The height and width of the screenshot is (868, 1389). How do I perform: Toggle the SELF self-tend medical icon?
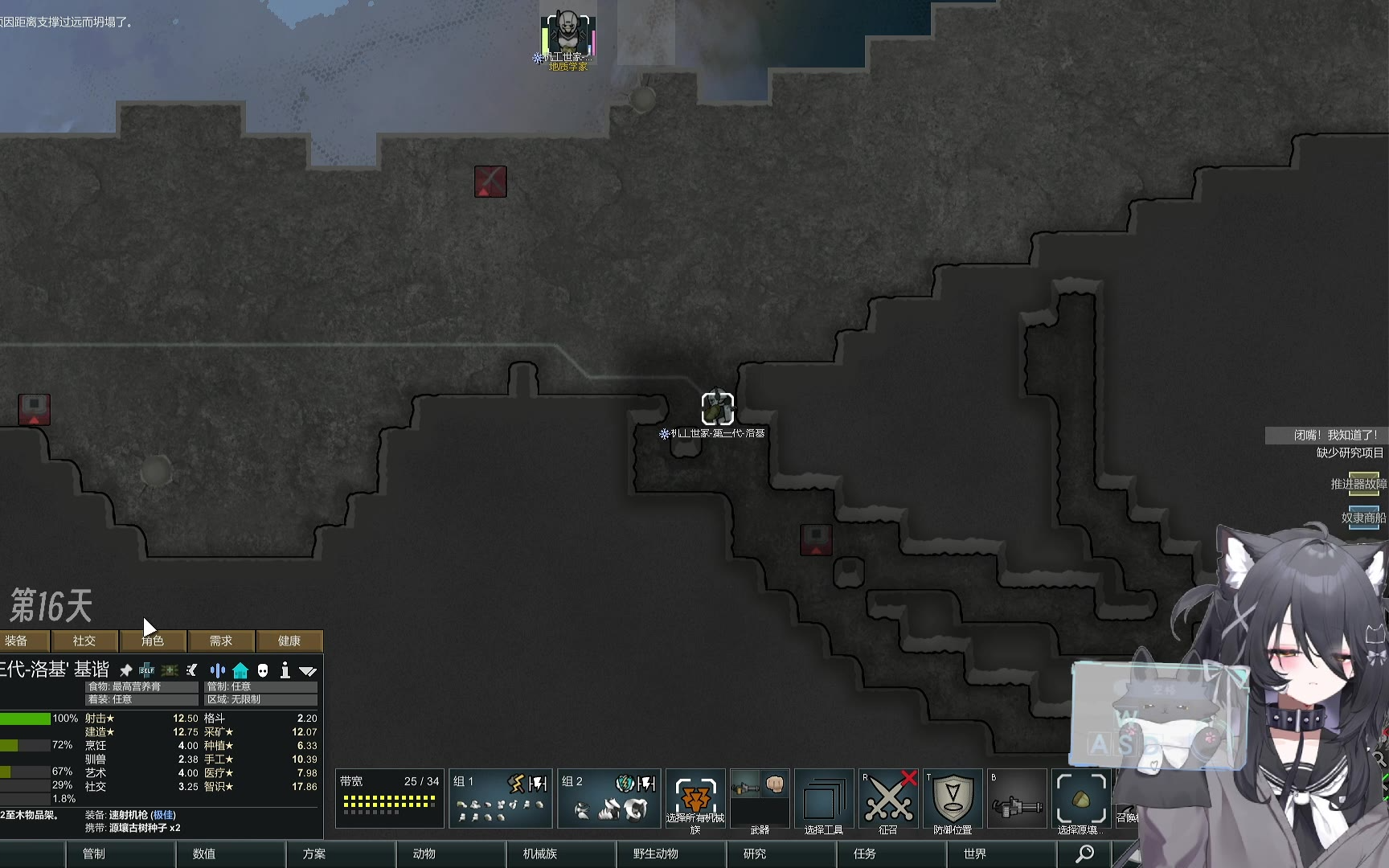[x=146, y=670]
